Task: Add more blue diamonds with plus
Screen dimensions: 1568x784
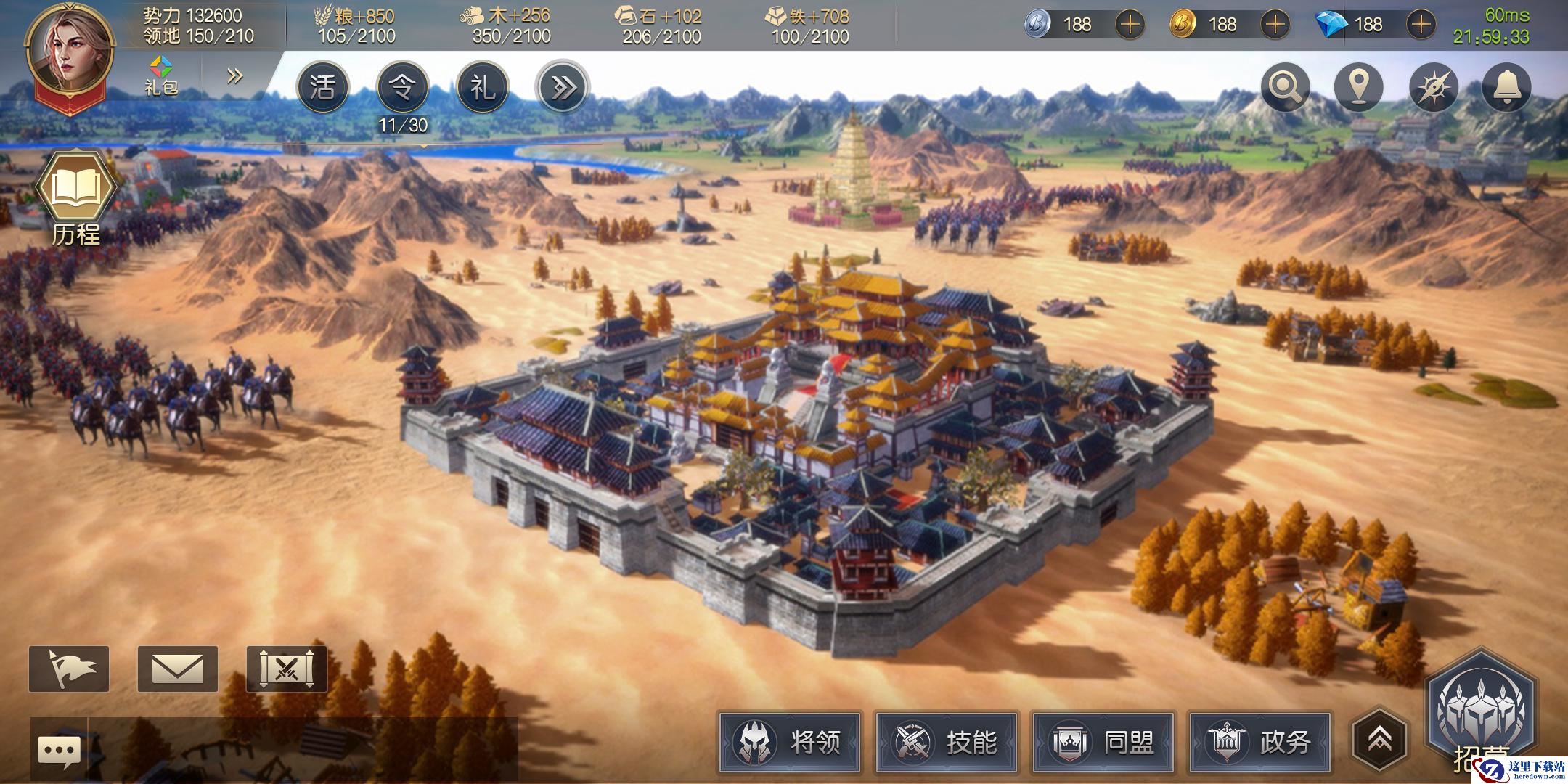Action: tap(1421, 25)
